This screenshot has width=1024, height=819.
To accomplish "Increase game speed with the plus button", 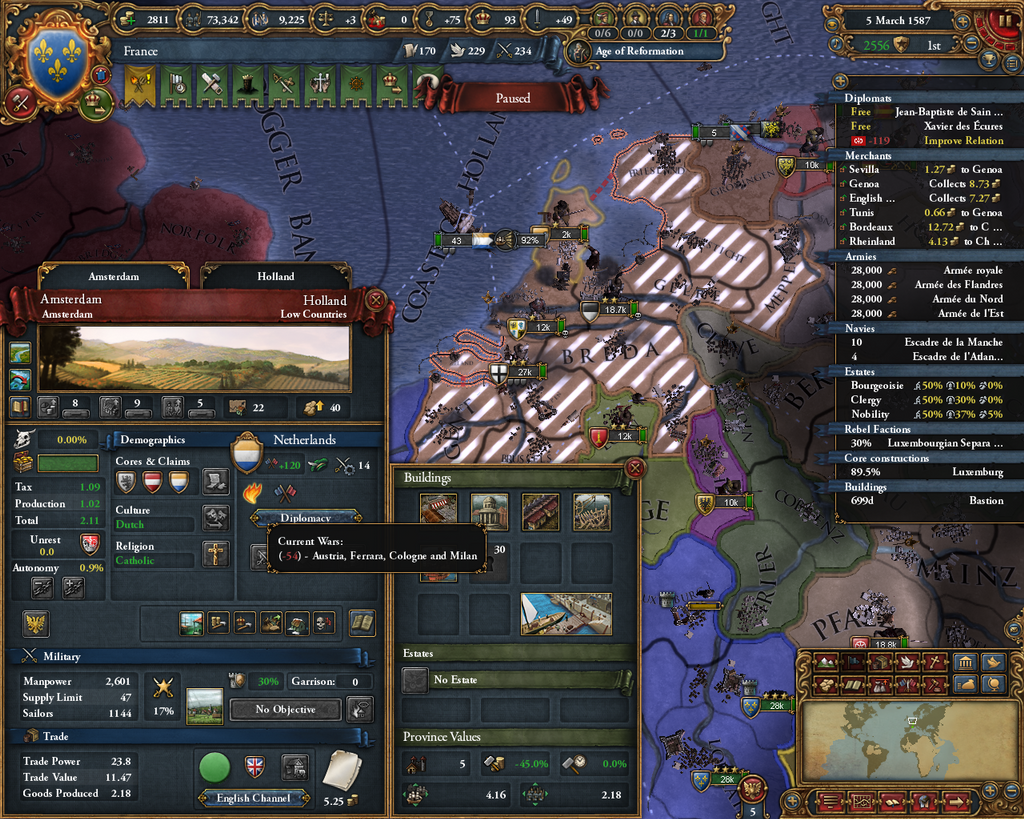I will [x=963, y=20].
